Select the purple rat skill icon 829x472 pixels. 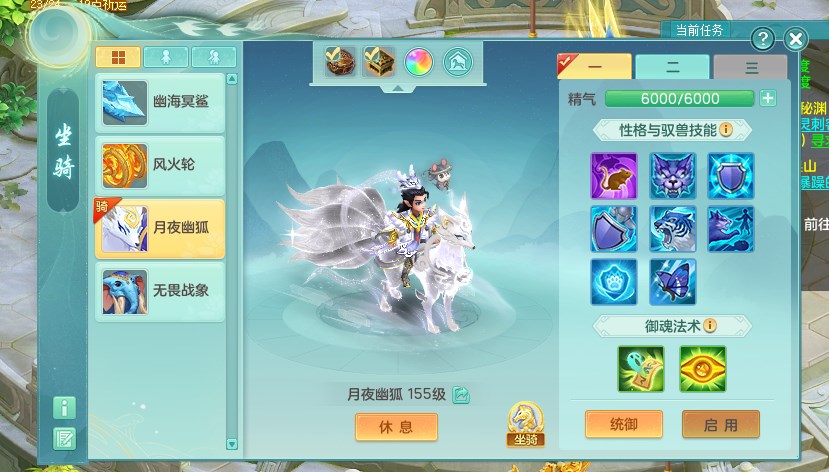pos(613,176)
